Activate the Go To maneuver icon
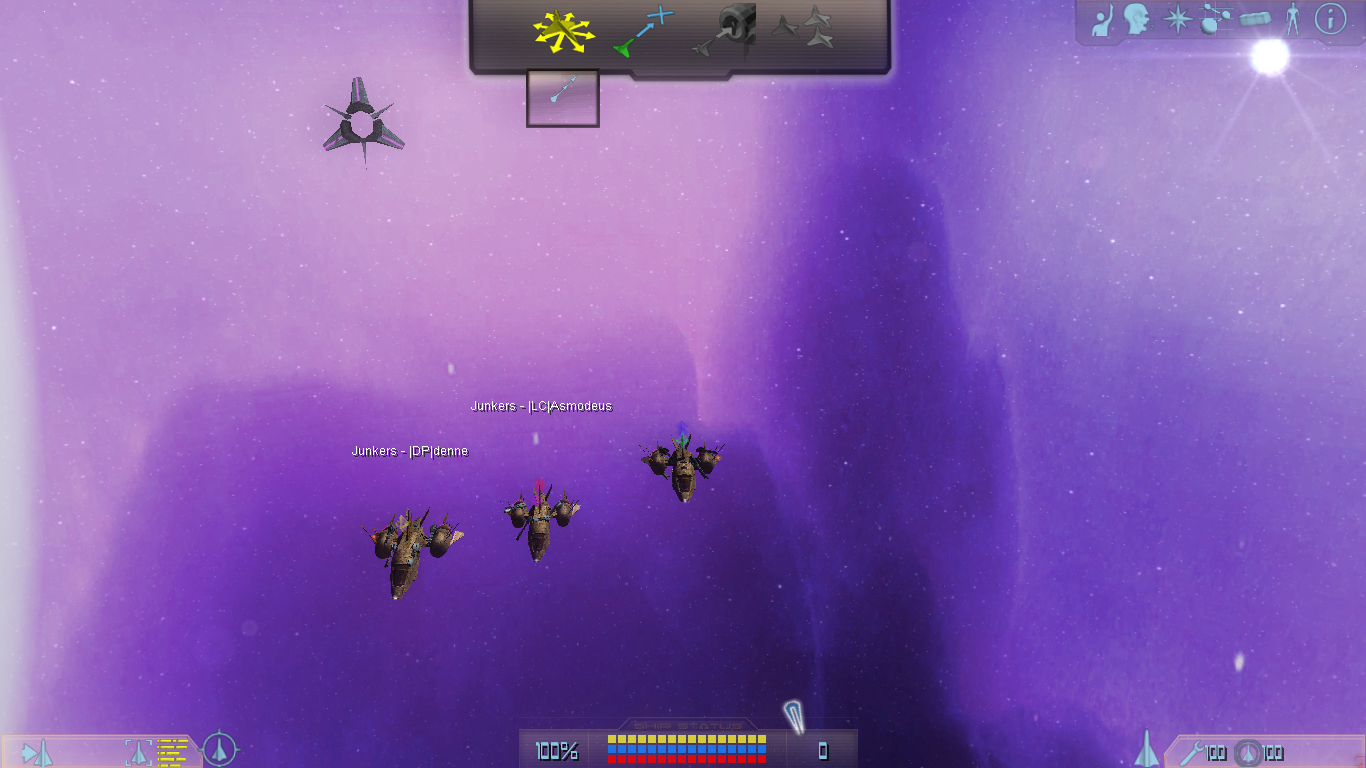Viewport: 1366px width, 768px height. [643, 32]
